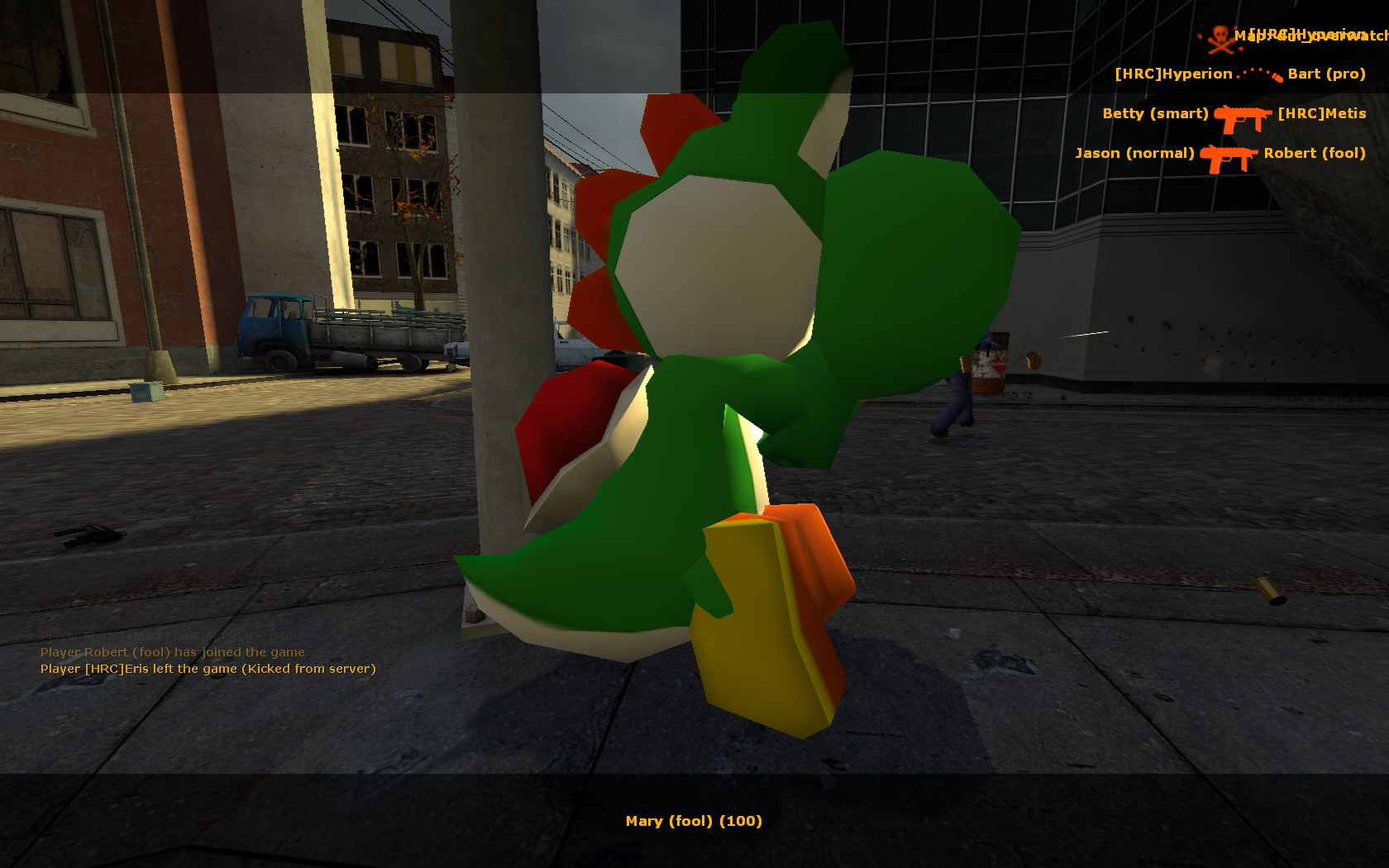1389x868 pixels.
Task: Click the MAC-10 icon next to Robert (fool)
Action: point(1231,155)
